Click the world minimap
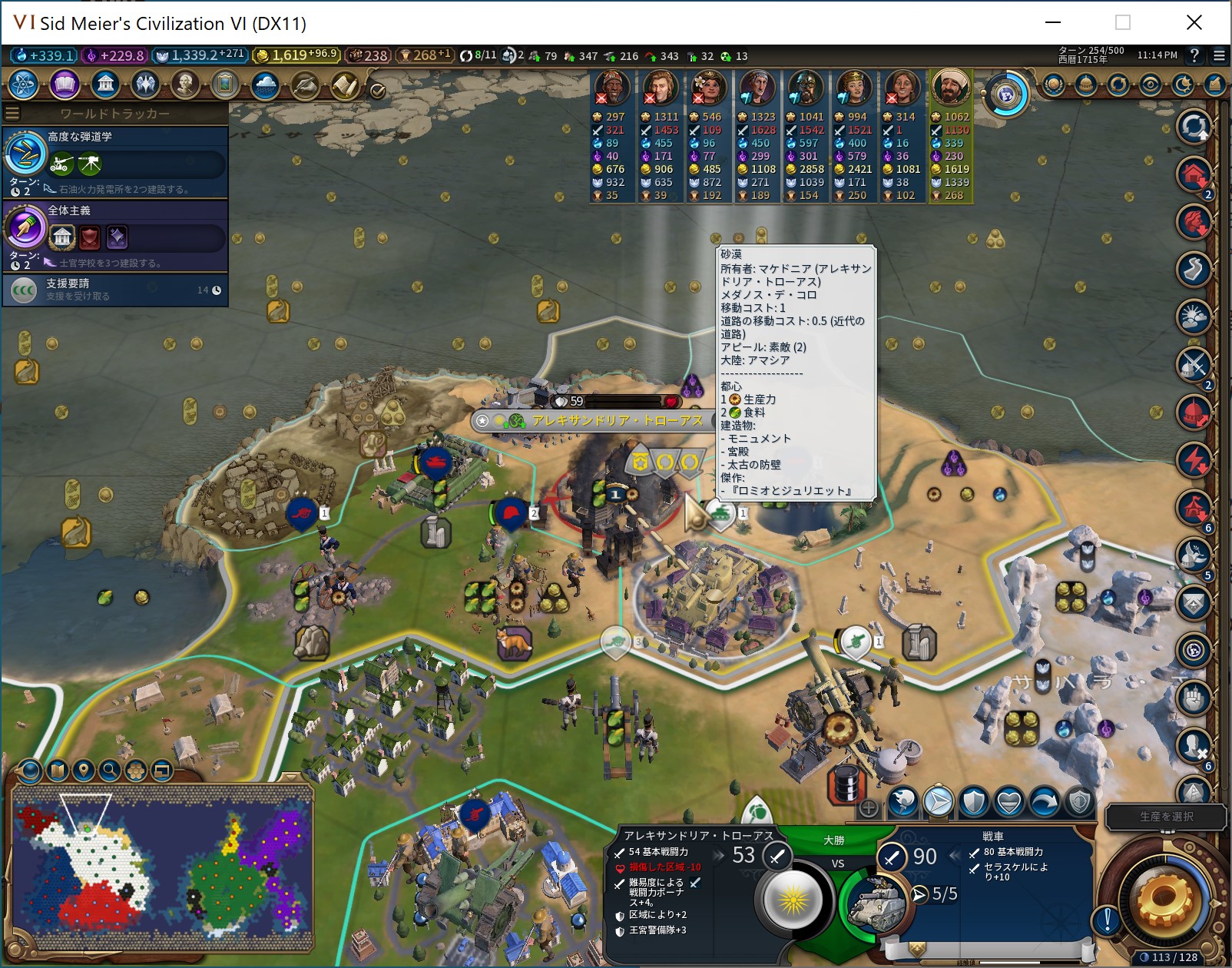The height and width of the screenshot is (968, 1232). [x=161, y=868]
